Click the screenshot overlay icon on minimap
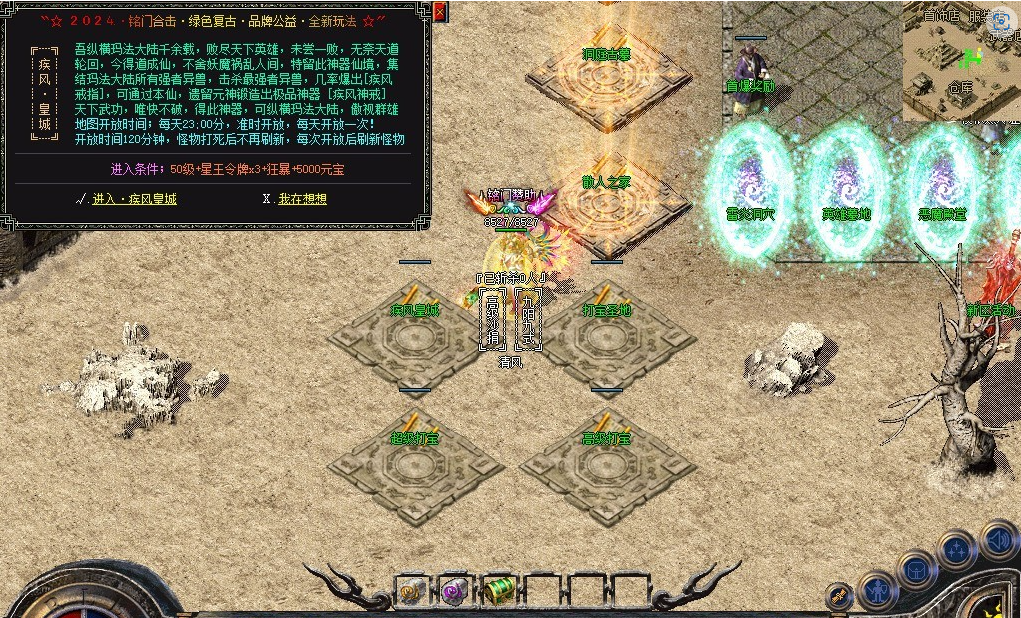 tap(1000, 21)
